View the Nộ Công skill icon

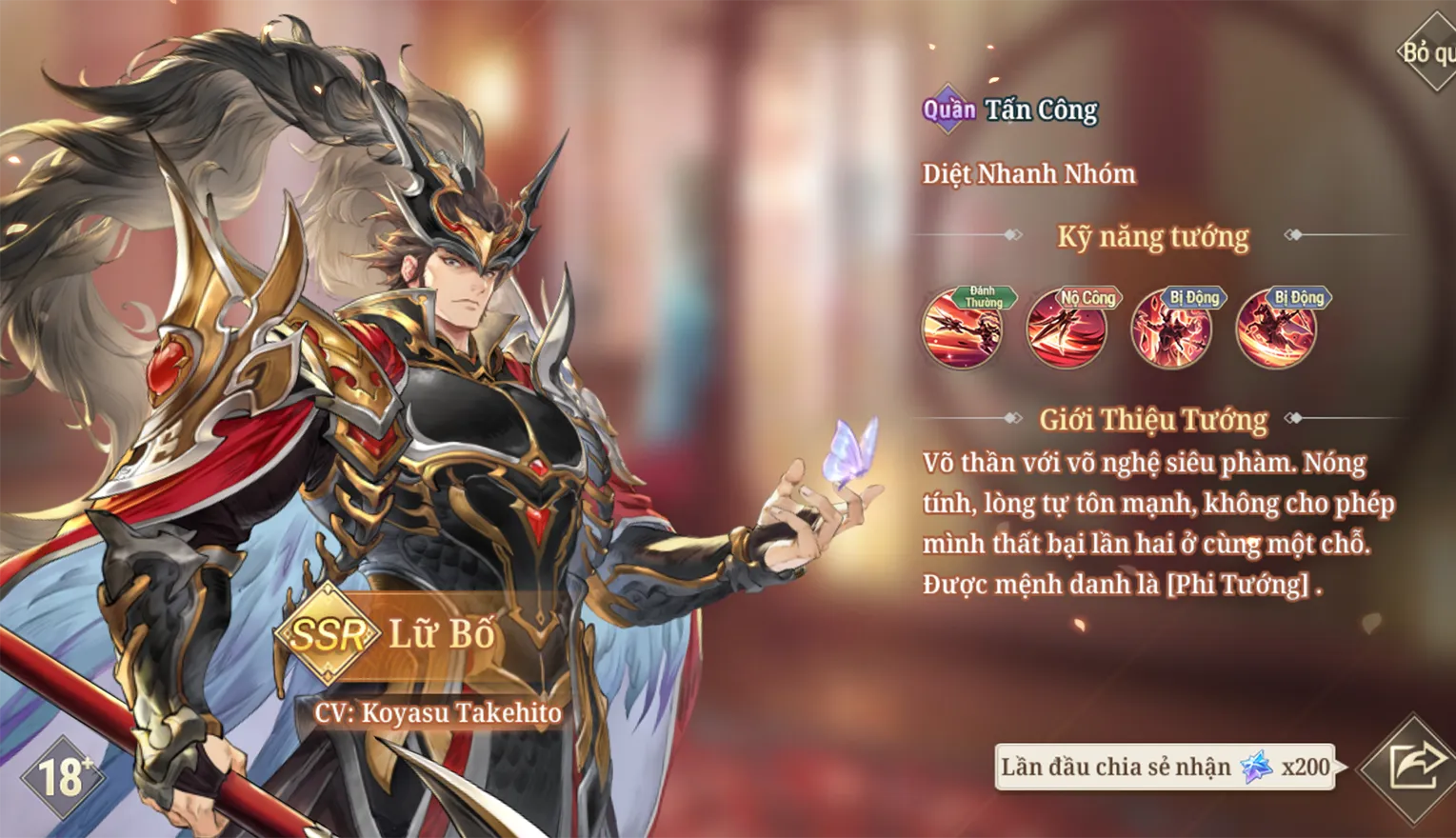coord(1067,329)
